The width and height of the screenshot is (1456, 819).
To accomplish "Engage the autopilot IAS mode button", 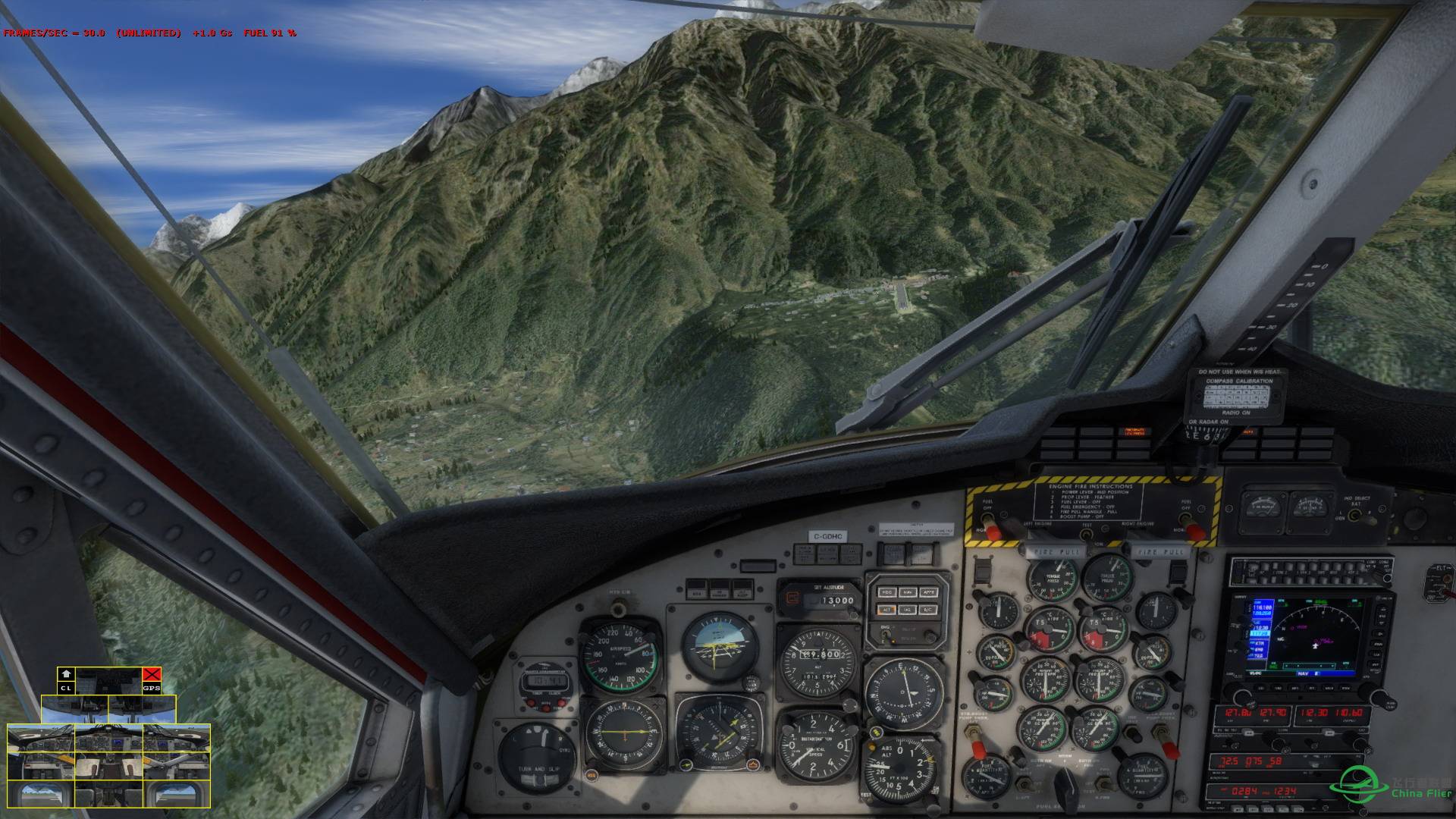I will (907, 609).
